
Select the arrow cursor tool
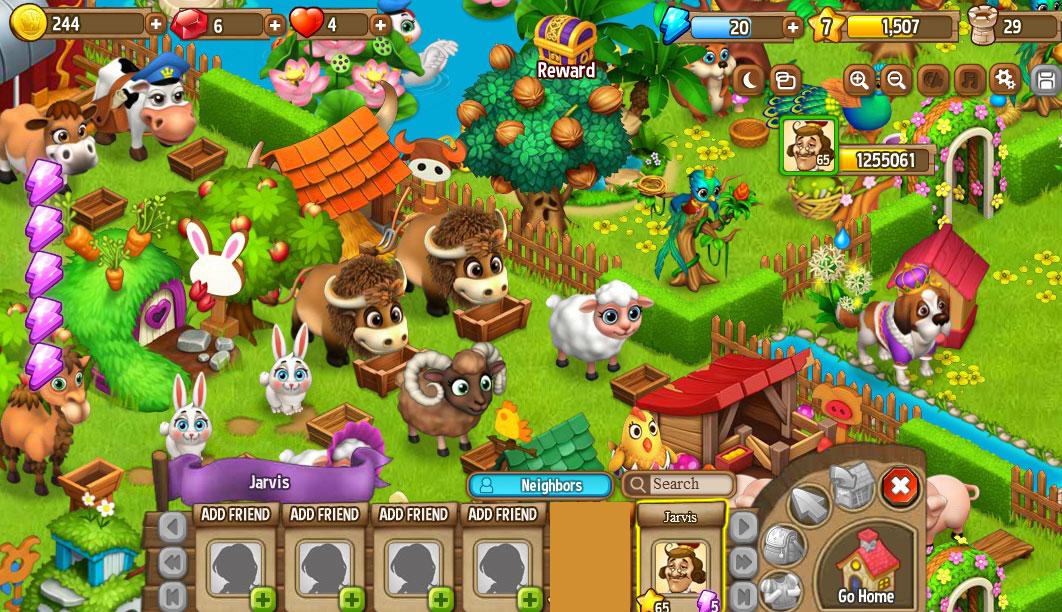pyautogui.click(x=810, y=504)
